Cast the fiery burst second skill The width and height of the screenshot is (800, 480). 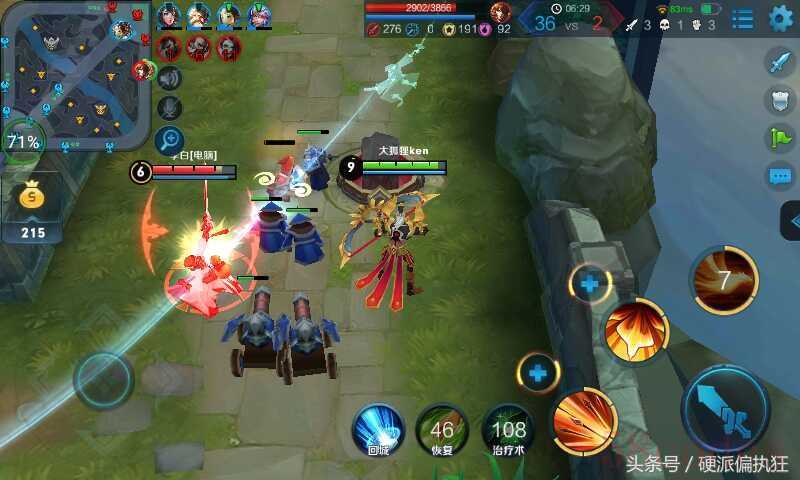[x=636, y=331]
